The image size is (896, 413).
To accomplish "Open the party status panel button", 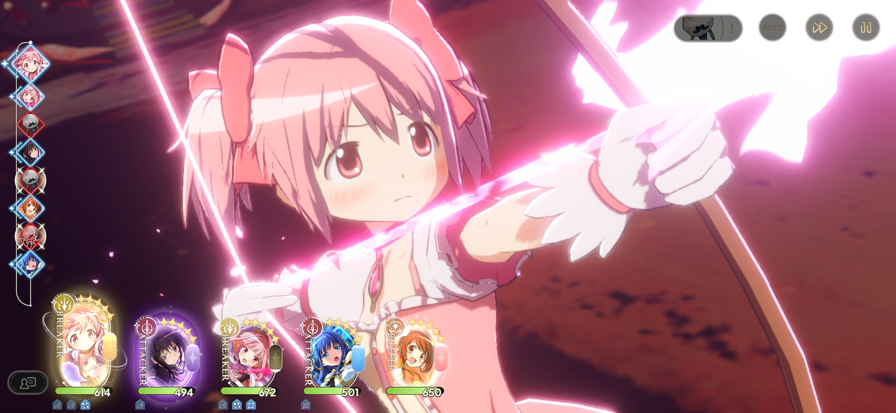I will click(x=28, y=382).
